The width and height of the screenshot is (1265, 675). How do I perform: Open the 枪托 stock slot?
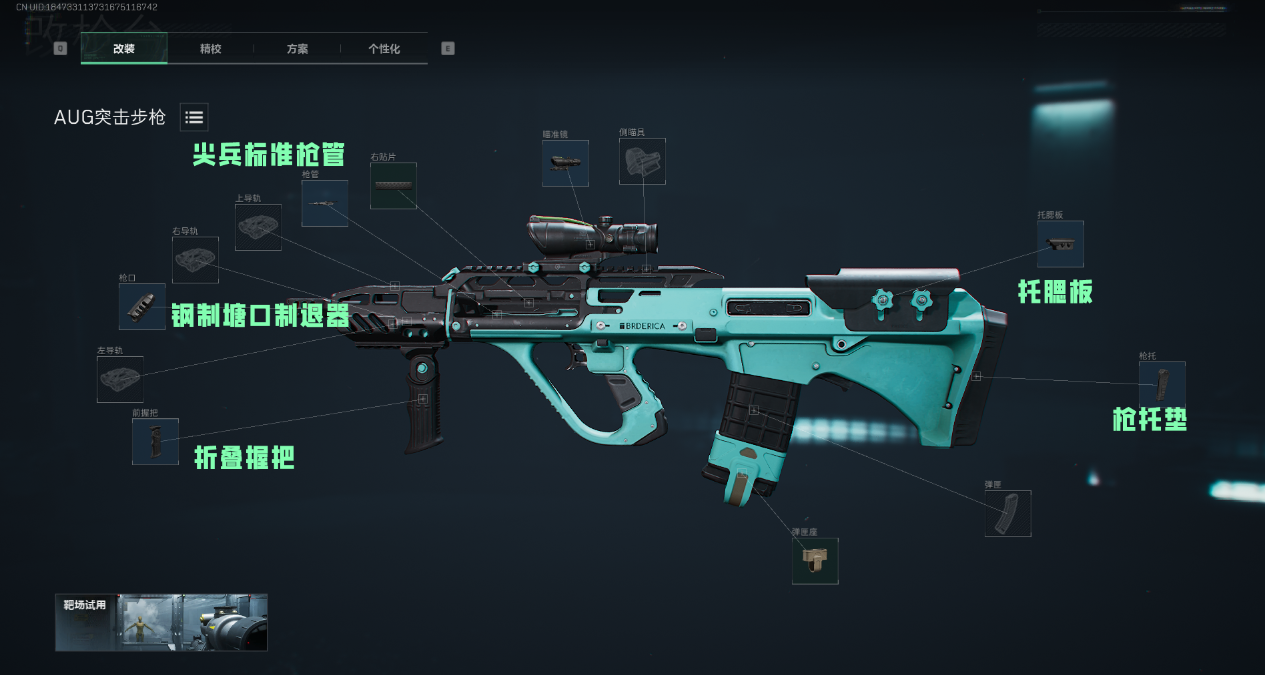(1162, 384)
